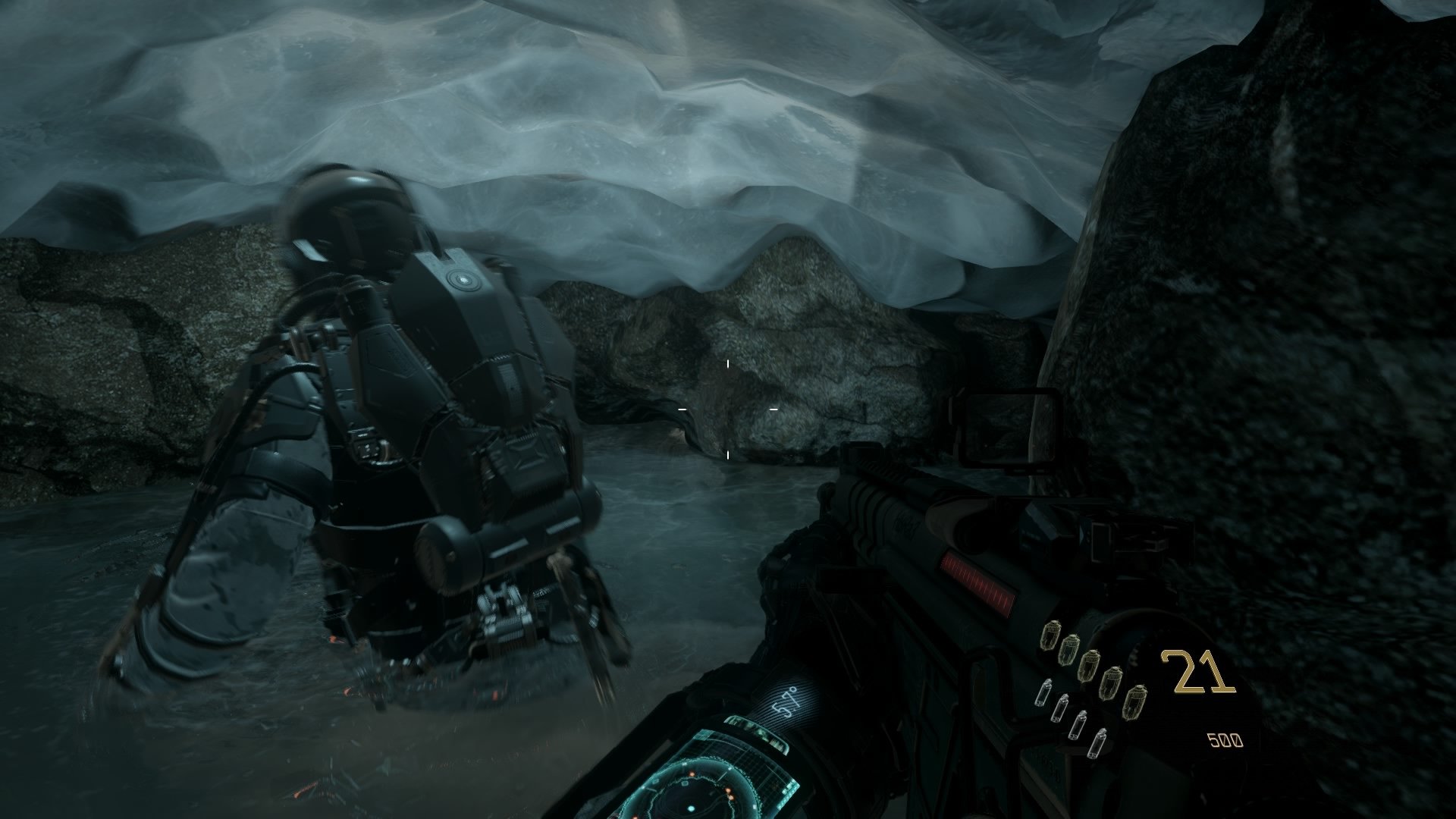Click the white player dot on the radar
Image resolution: width=1456 pixels, height=819 pixels.
point(691,808)
